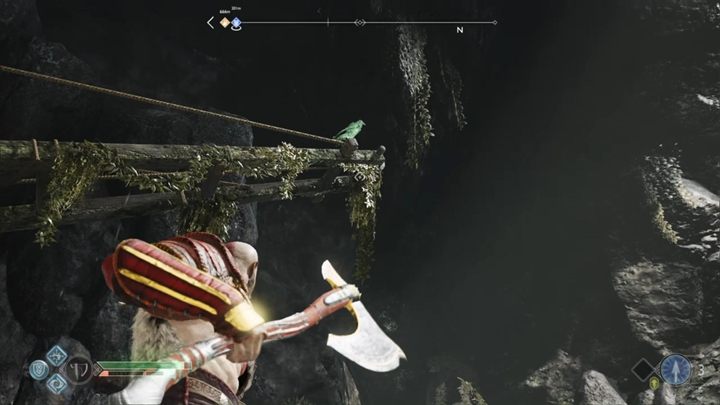Click the empty black diamond slot

point(643,370)
